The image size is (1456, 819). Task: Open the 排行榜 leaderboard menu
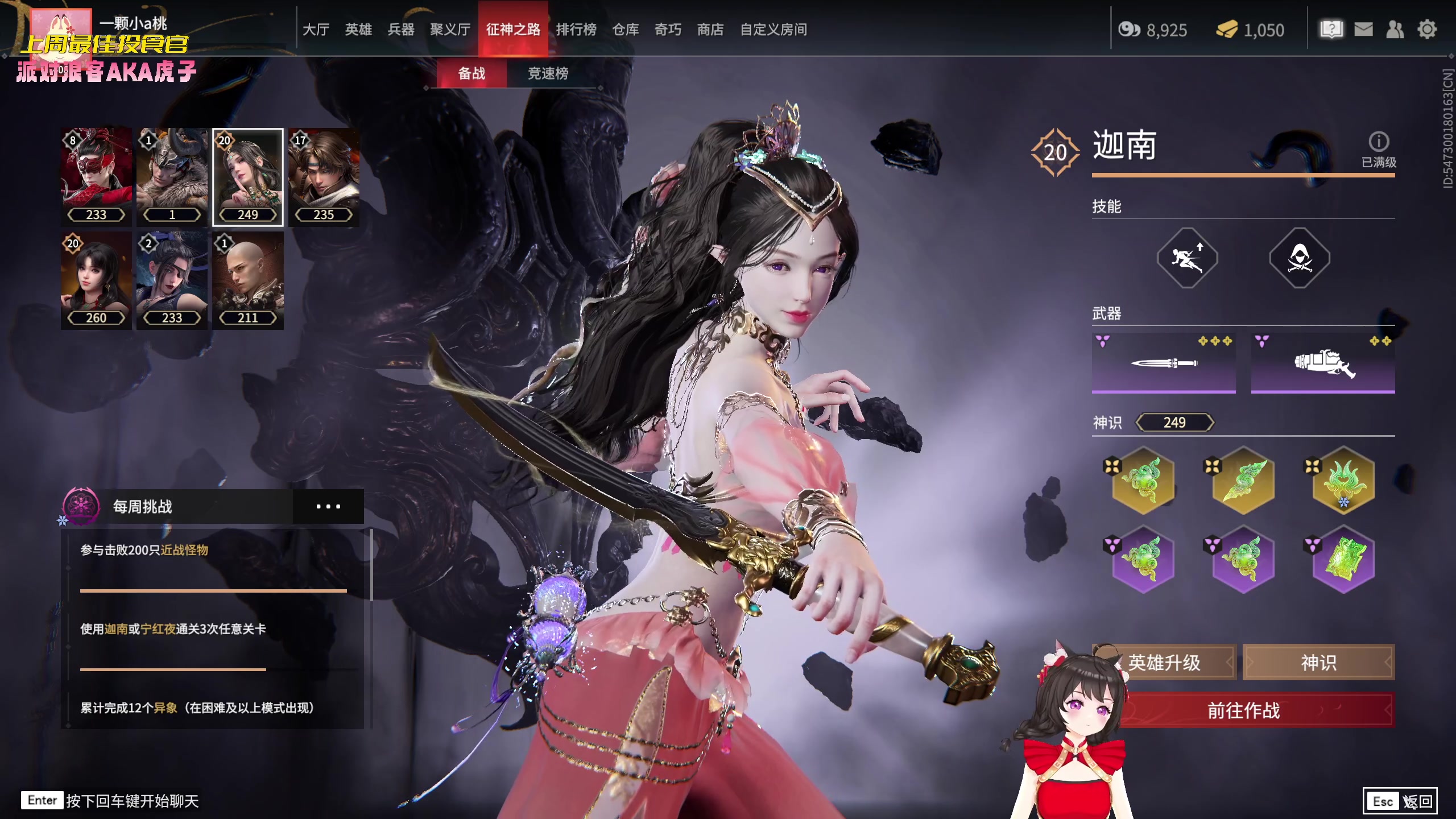coord(576,30)
